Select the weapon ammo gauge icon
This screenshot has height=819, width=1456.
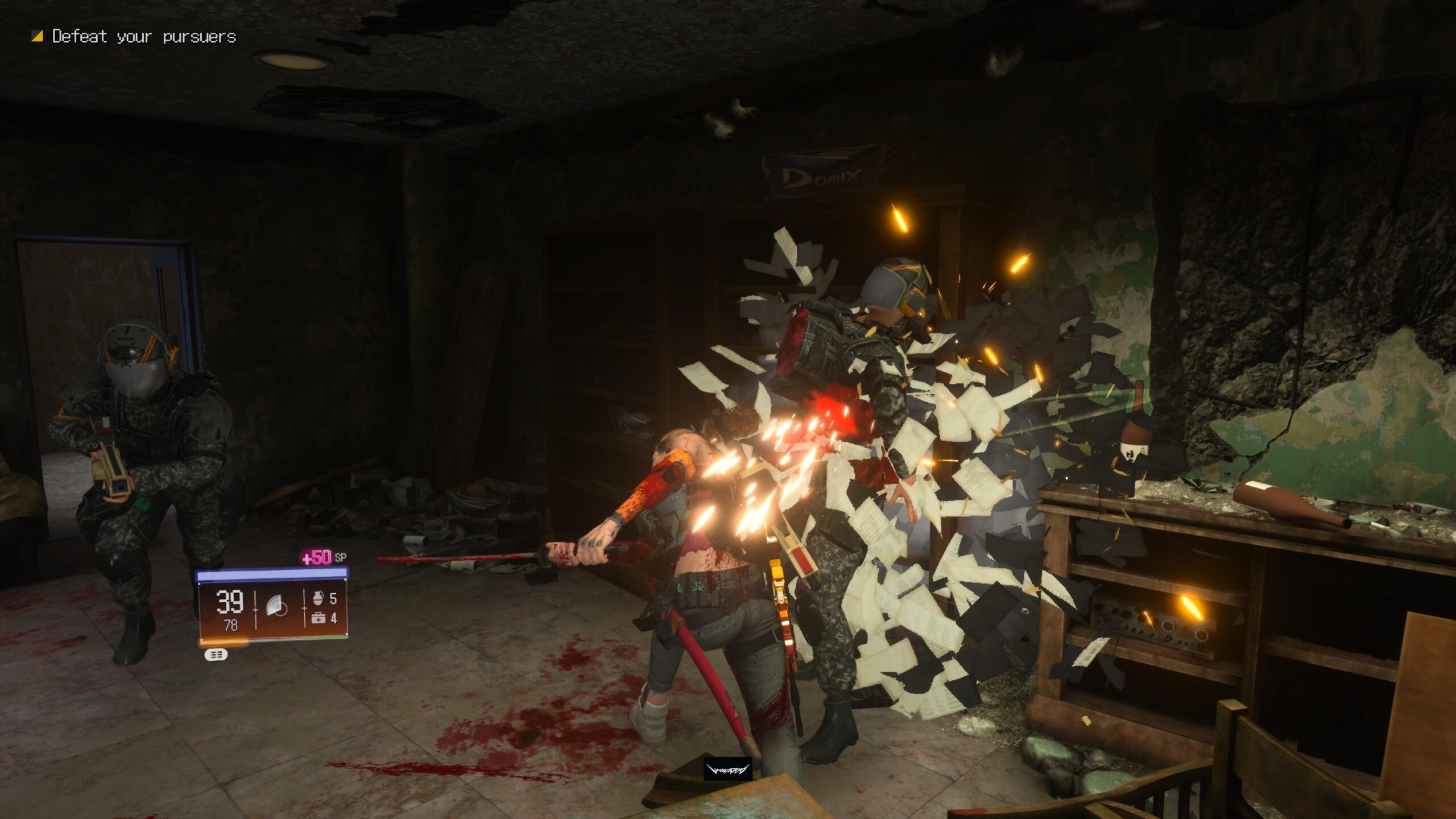coord(276,604)
